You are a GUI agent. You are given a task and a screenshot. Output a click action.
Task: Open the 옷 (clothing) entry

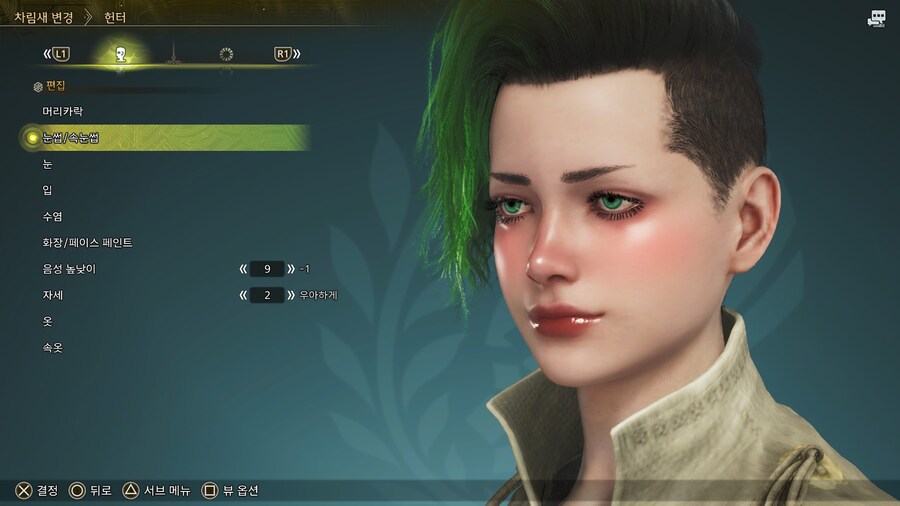[48, 321]
